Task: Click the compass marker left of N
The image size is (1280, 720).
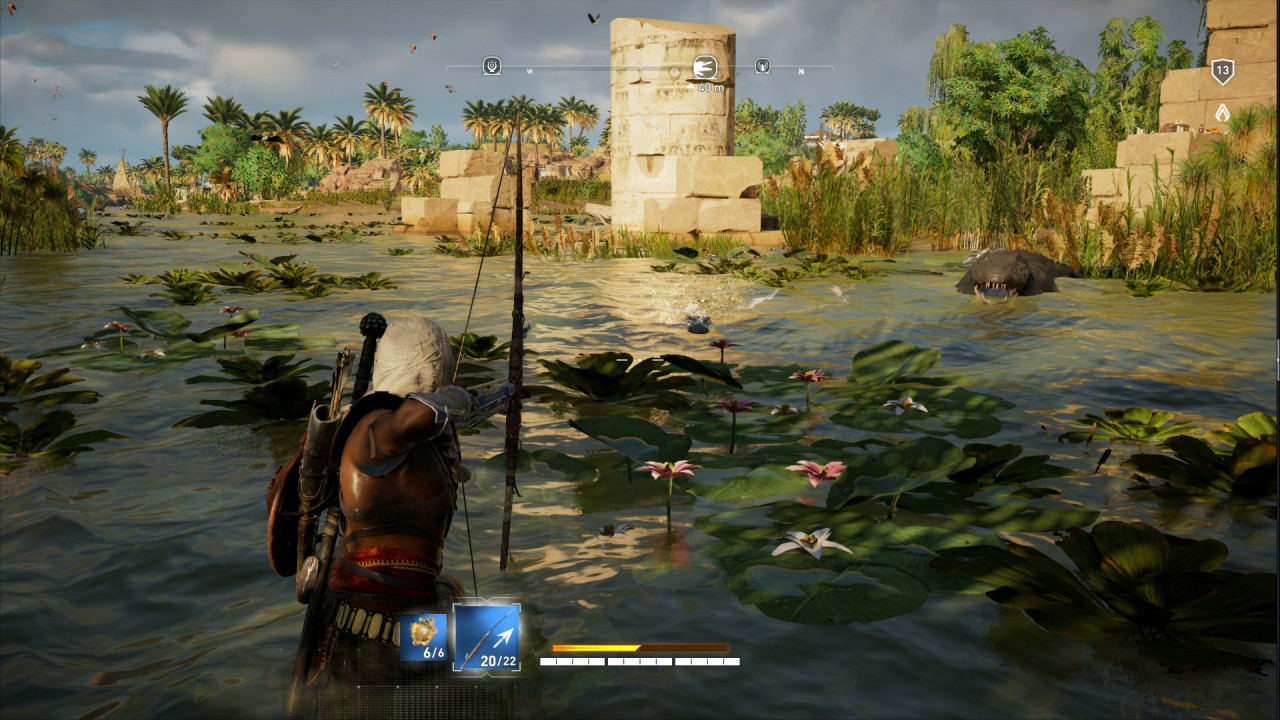Action: coord(762,66)
